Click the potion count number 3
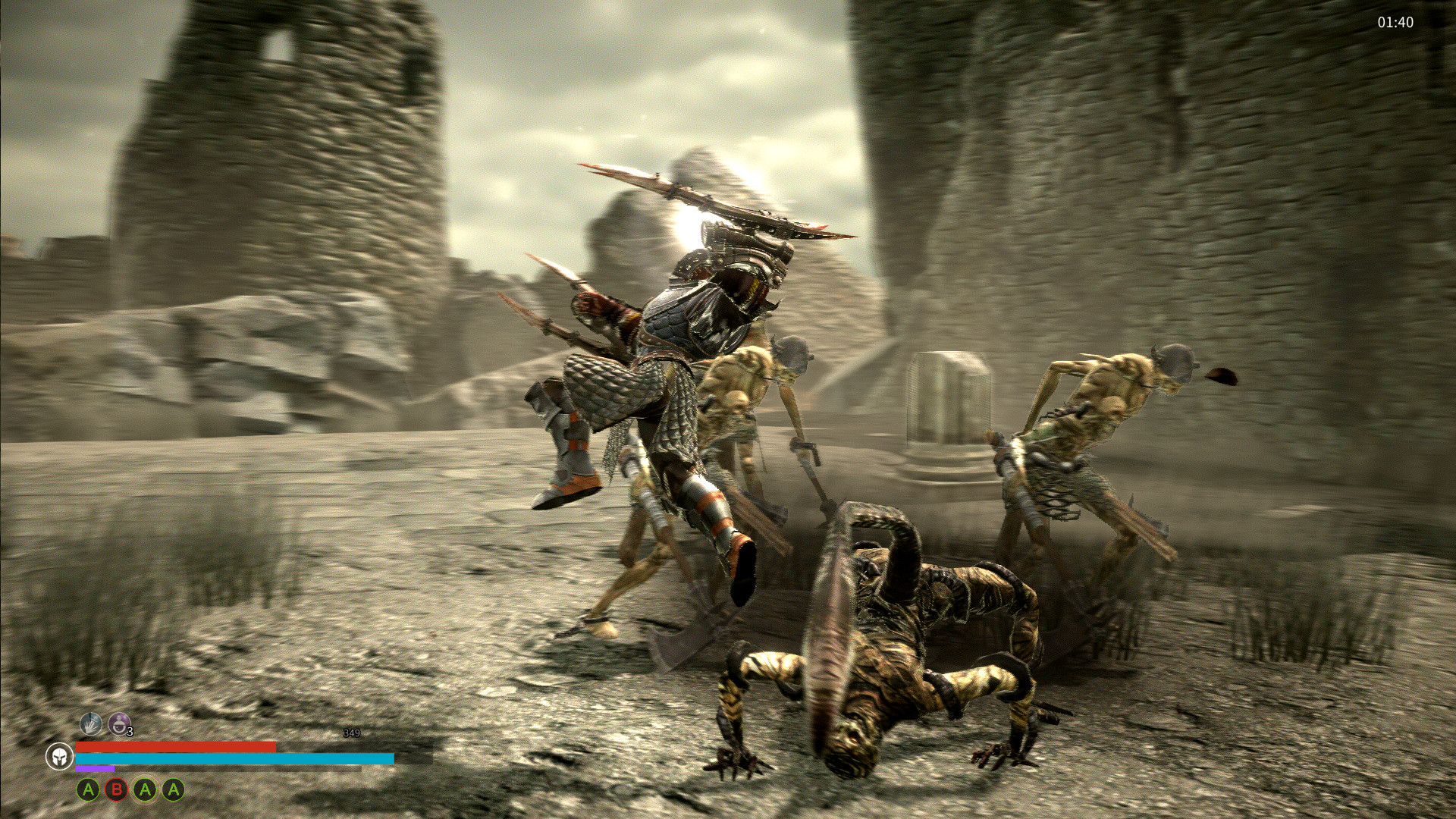This screenshot has width=1456, height=819. (x=130, y=732)
